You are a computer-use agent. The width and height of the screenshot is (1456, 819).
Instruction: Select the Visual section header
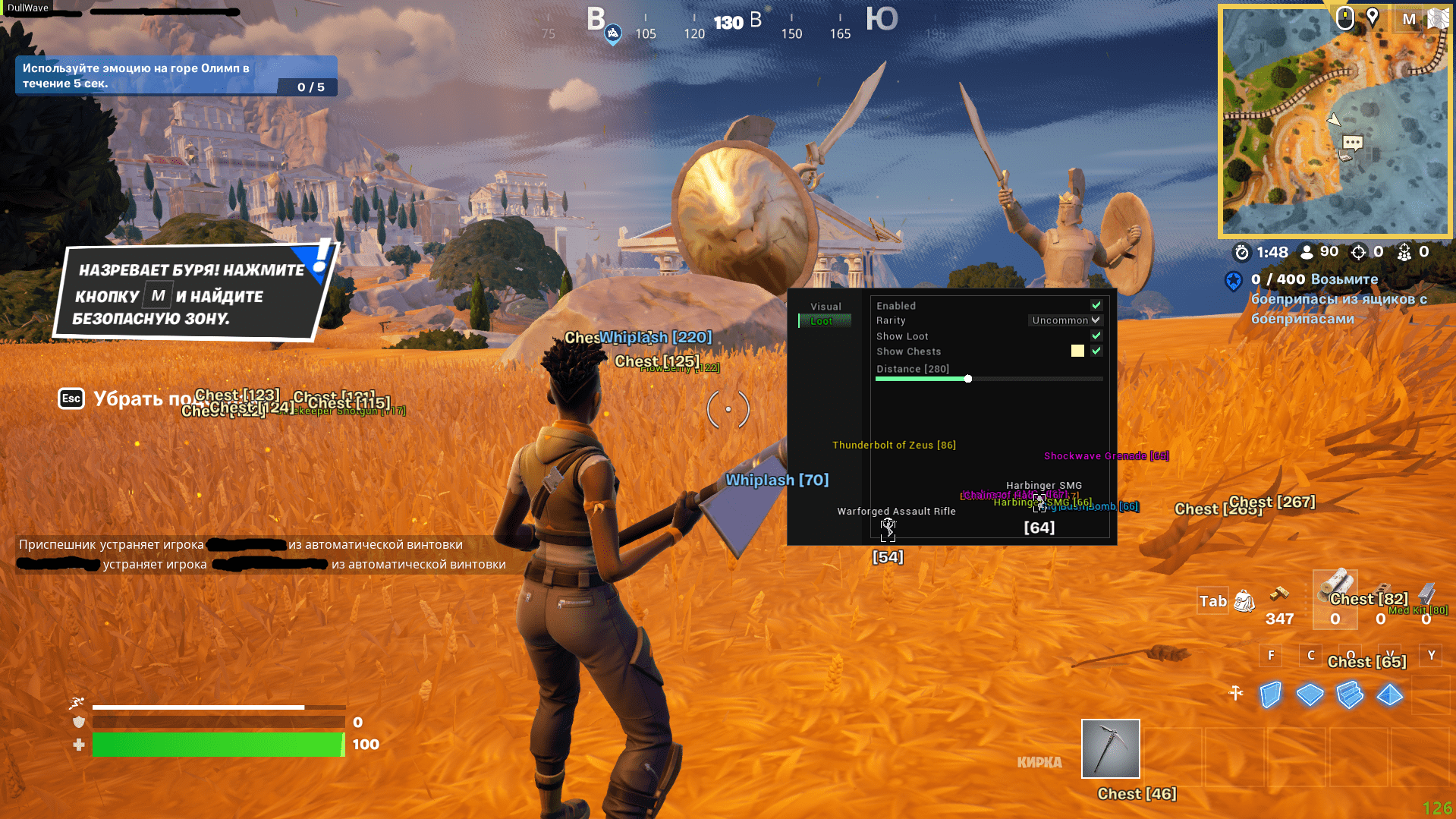(x=825, y=306)
